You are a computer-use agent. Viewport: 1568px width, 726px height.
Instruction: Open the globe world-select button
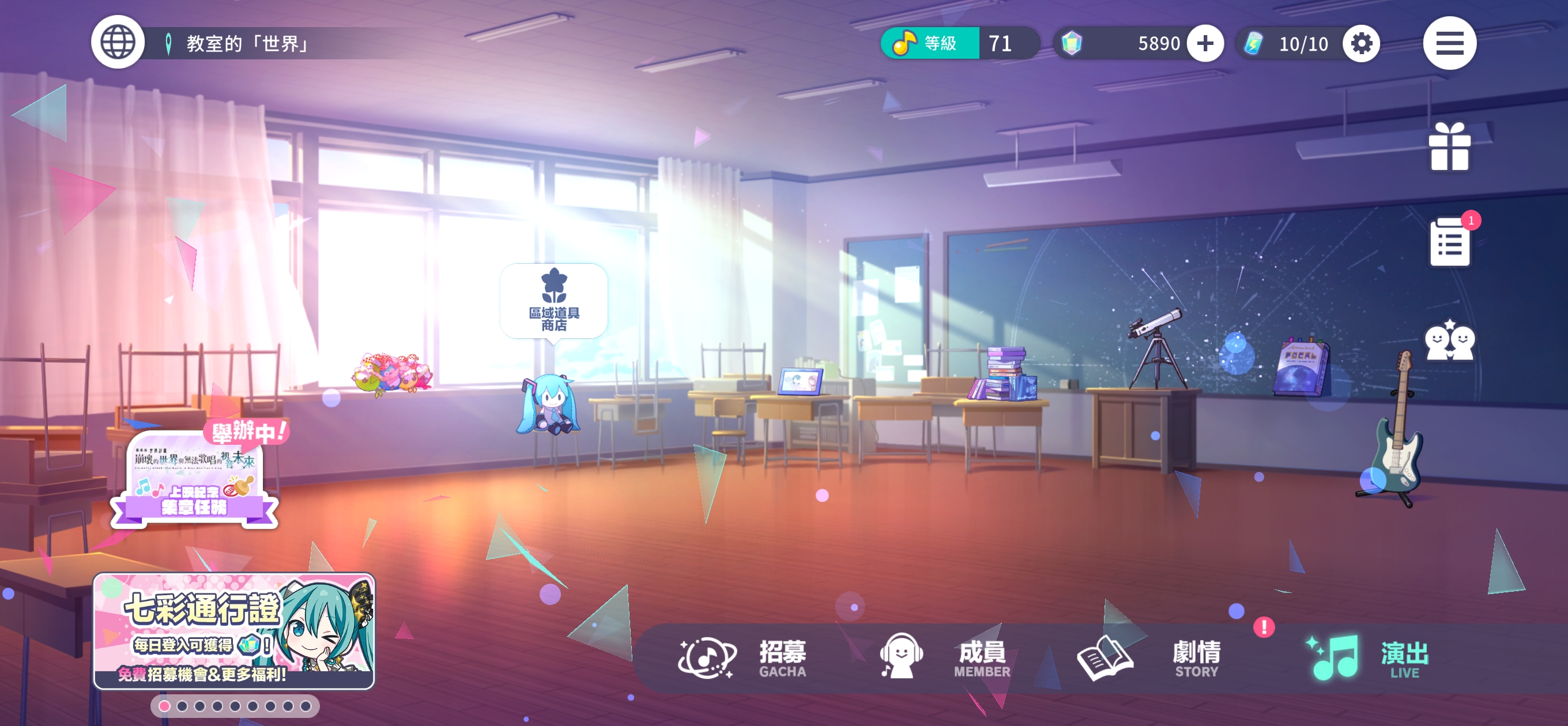point(118,43)
